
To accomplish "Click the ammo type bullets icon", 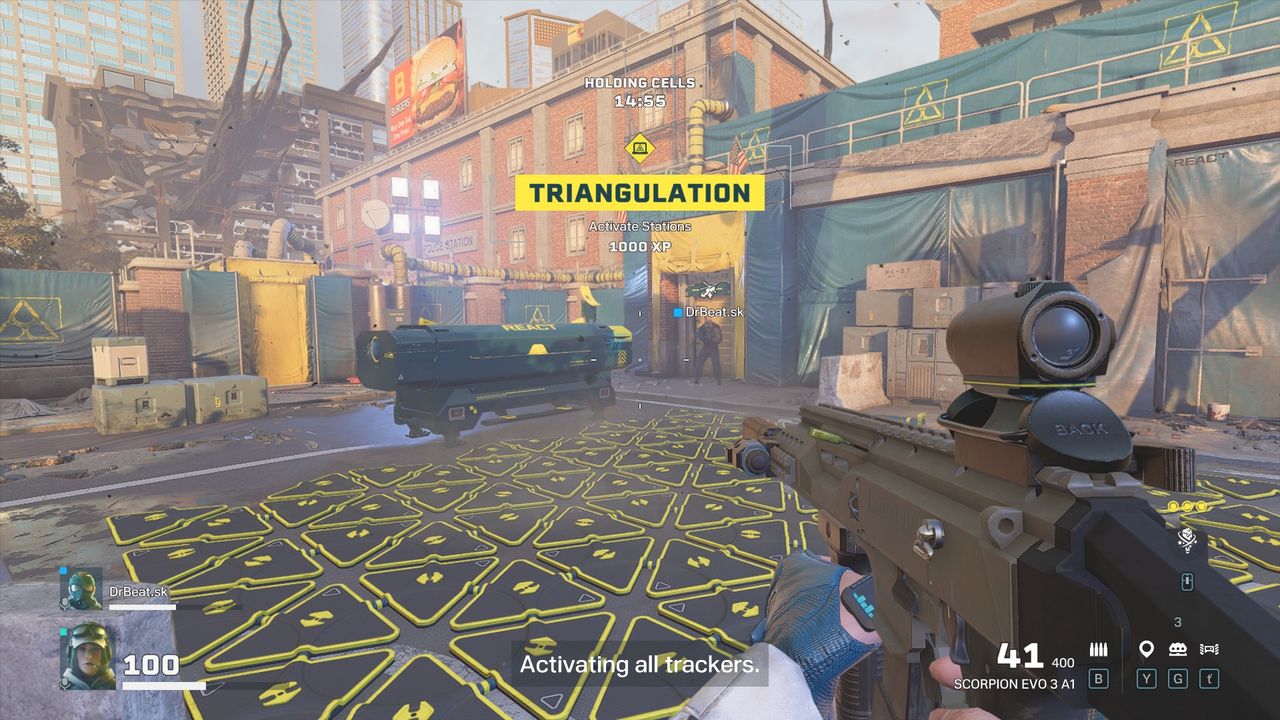I will (x=1098, y=650).
